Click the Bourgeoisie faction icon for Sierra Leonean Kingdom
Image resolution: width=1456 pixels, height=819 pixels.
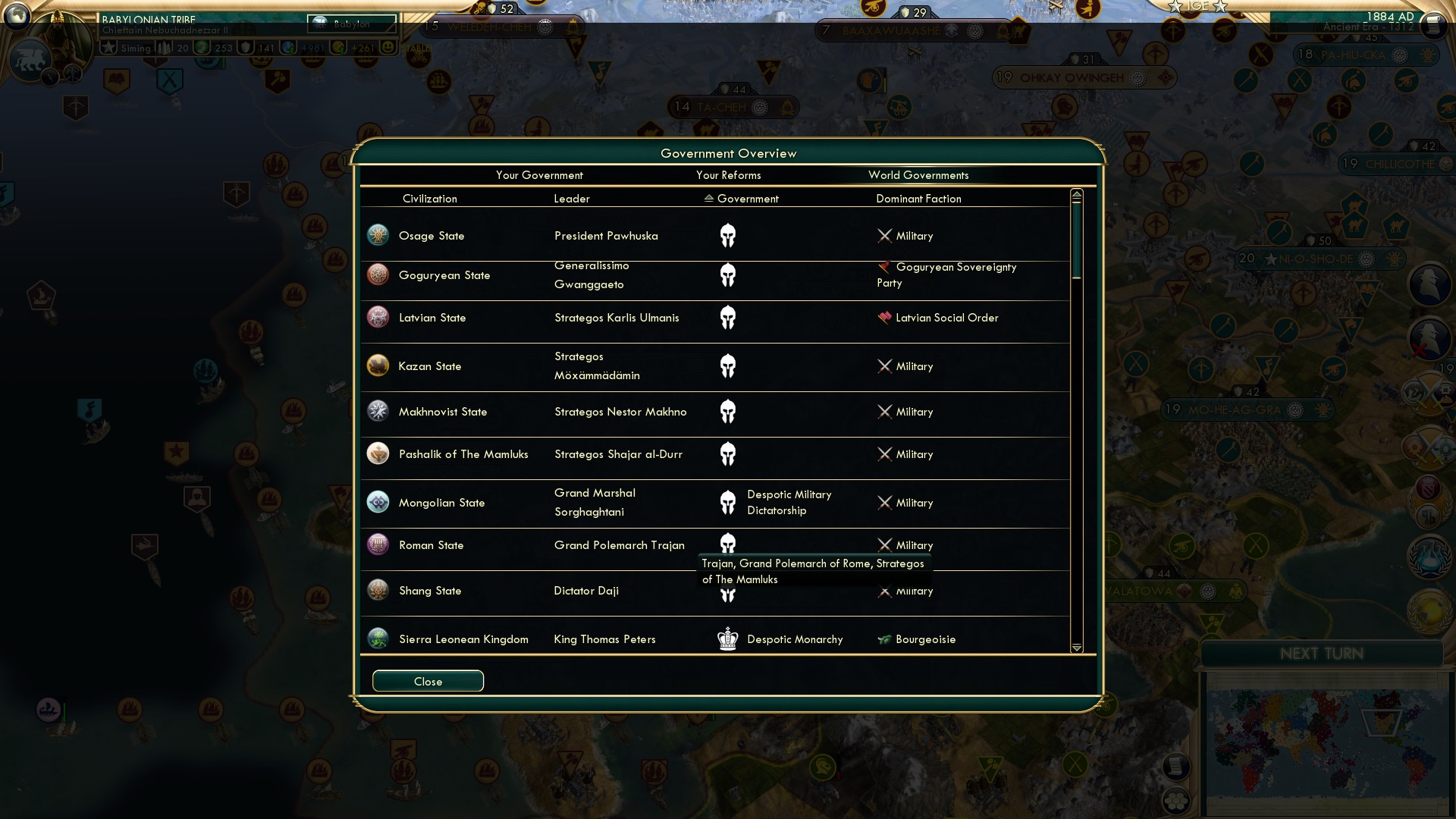(x=885, y=639)
